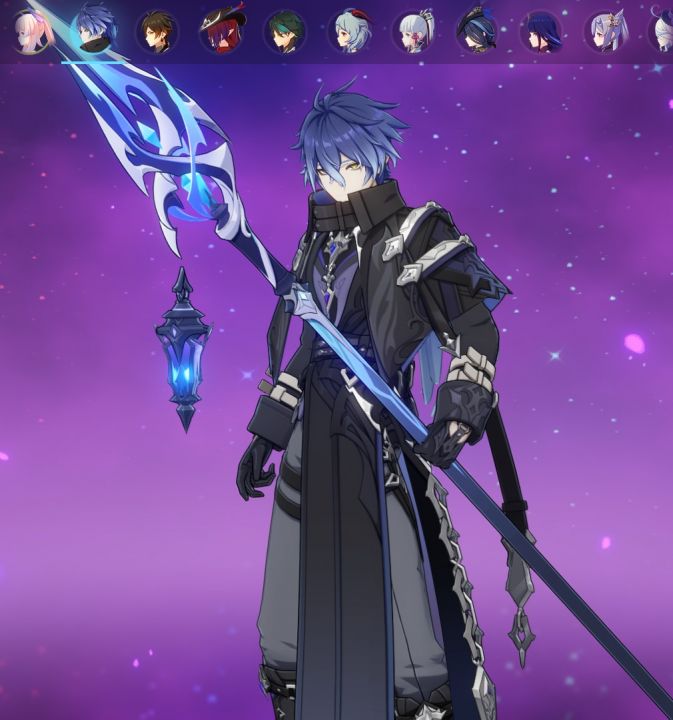Select Ganyu's light blue-haired portrait
The height and width of the screenshot is (720, 673).
[349, 31]
